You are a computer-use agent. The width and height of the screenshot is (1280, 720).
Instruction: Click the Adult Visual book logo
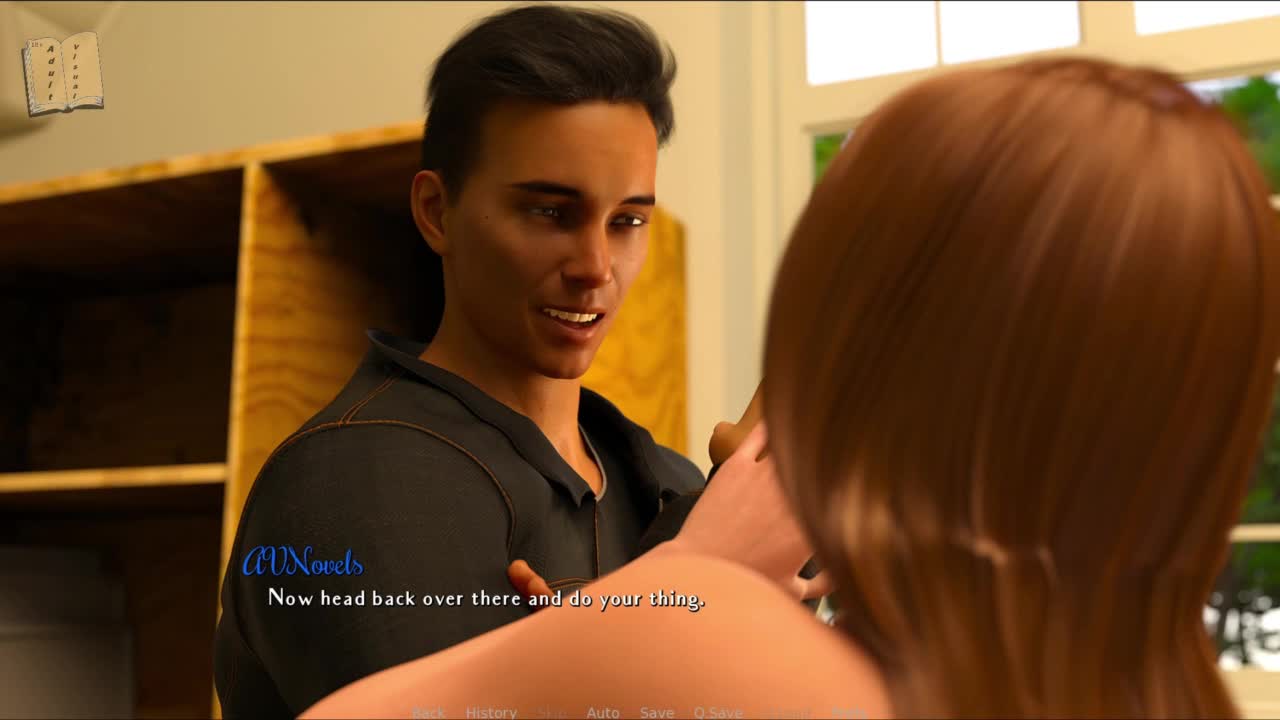pos(63,73)
